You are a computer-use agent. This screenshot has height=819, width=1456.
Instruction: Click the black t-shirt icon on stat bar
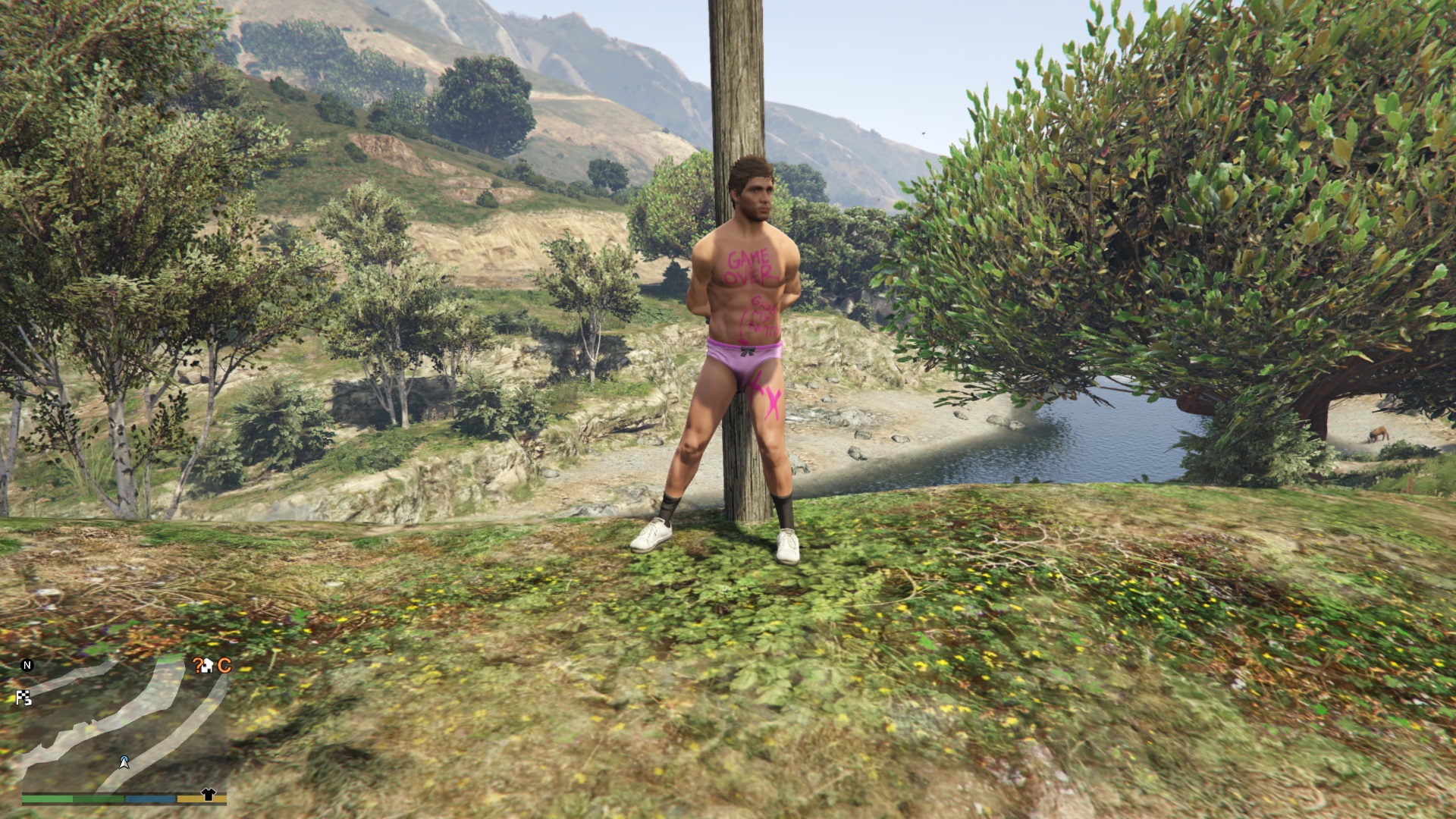coord(209,794)
